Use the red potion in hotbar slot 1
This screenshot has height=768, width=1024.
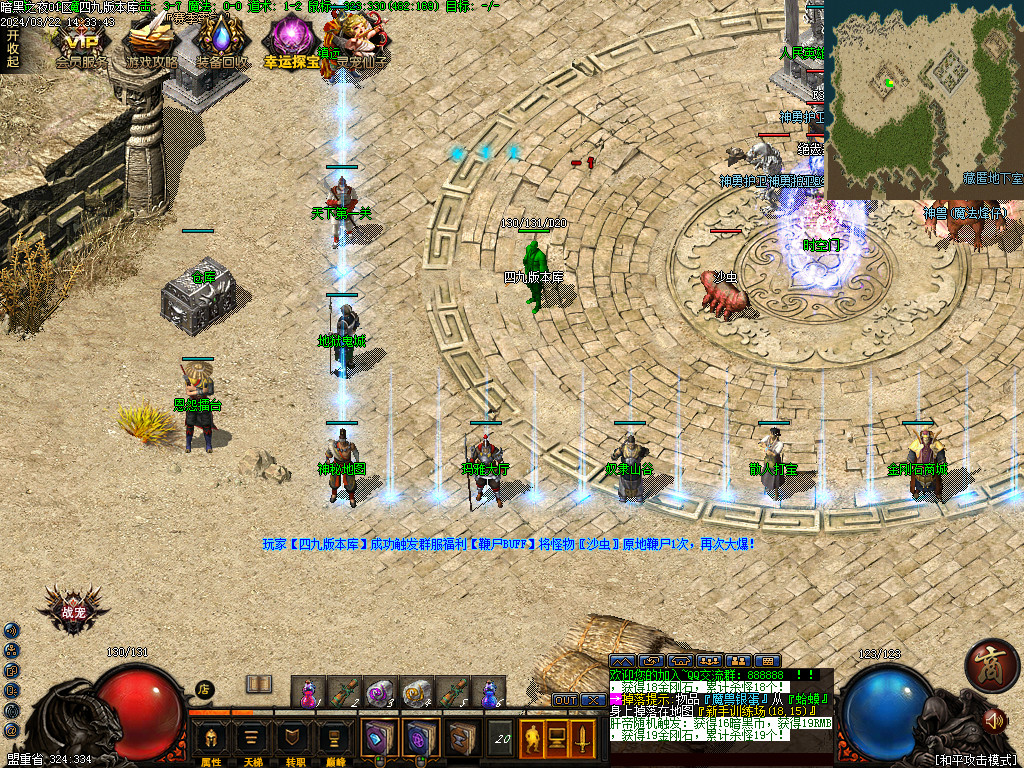click(306, 692)
